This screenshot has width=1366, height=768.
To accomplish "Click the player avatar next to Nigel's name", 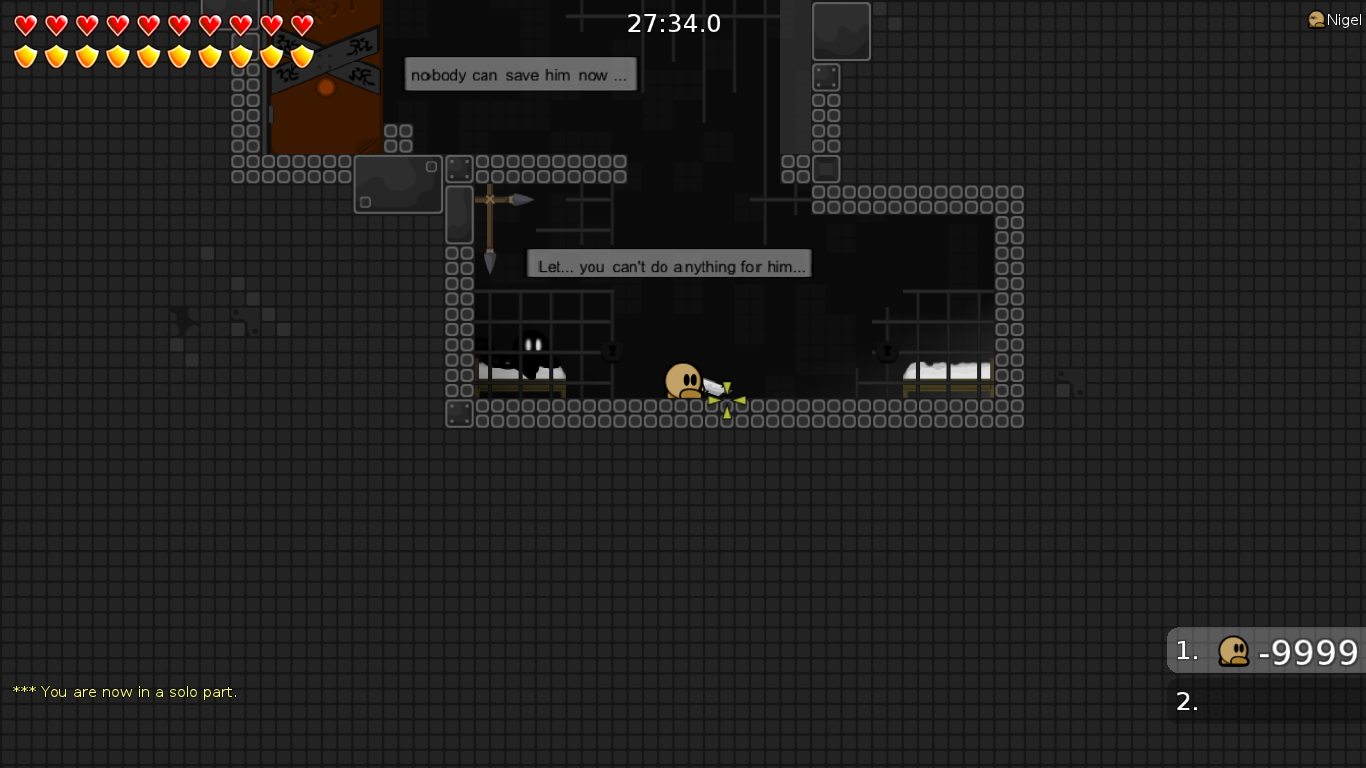I will [1314, 18].
